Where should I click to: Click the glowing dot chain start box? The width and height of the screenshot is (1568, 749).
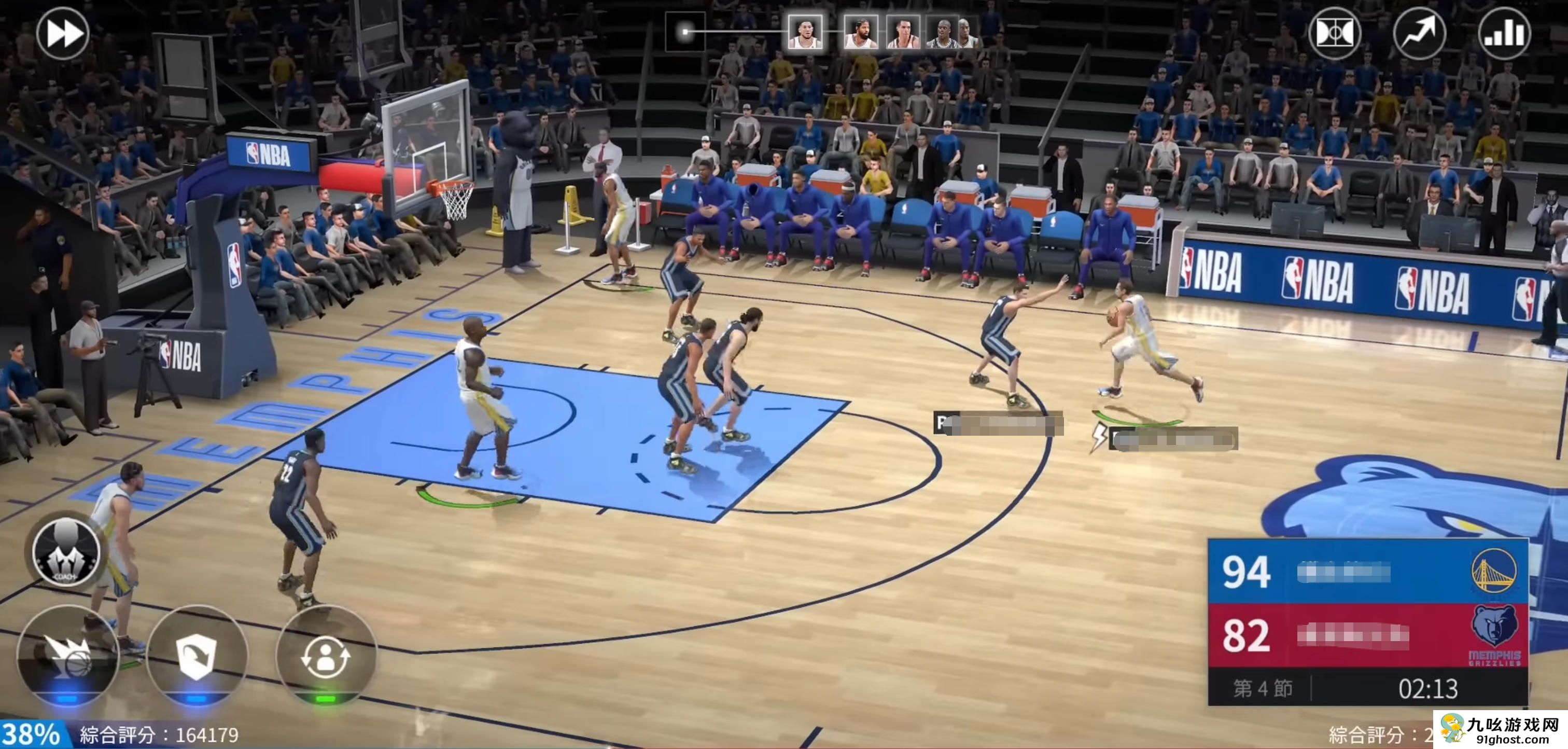tap(685, 32)
